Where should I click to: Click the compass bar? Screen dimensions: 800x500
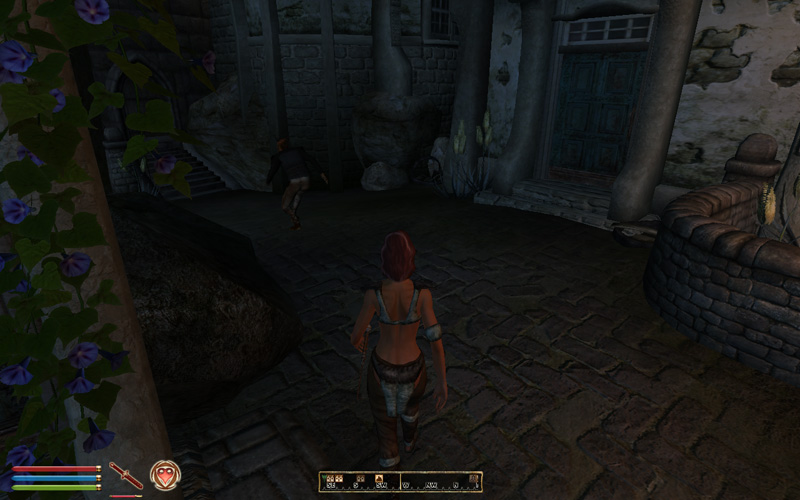point(400,481)
